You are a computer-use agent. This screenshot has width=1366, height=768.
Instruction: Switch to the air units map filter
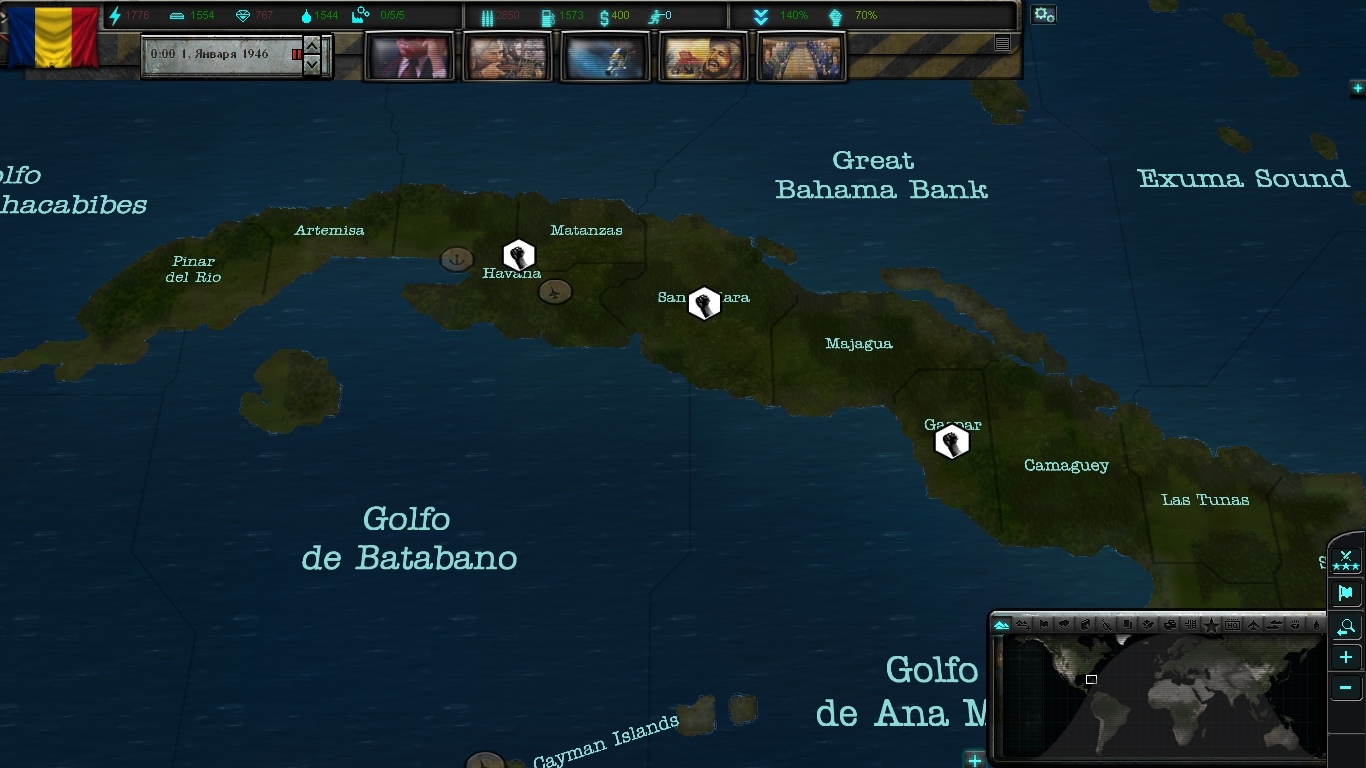pyautogui.click(x=1253, y=626)
